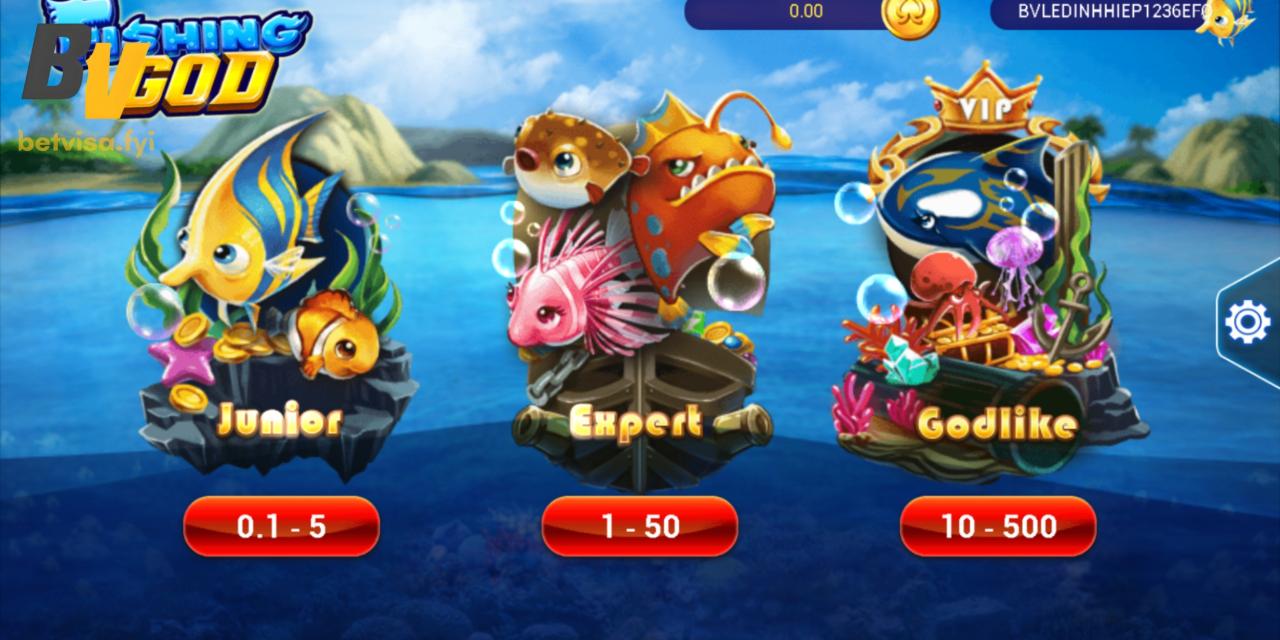
Task: Choose the 10 - 500 bet range button
Action: (998, 526)
